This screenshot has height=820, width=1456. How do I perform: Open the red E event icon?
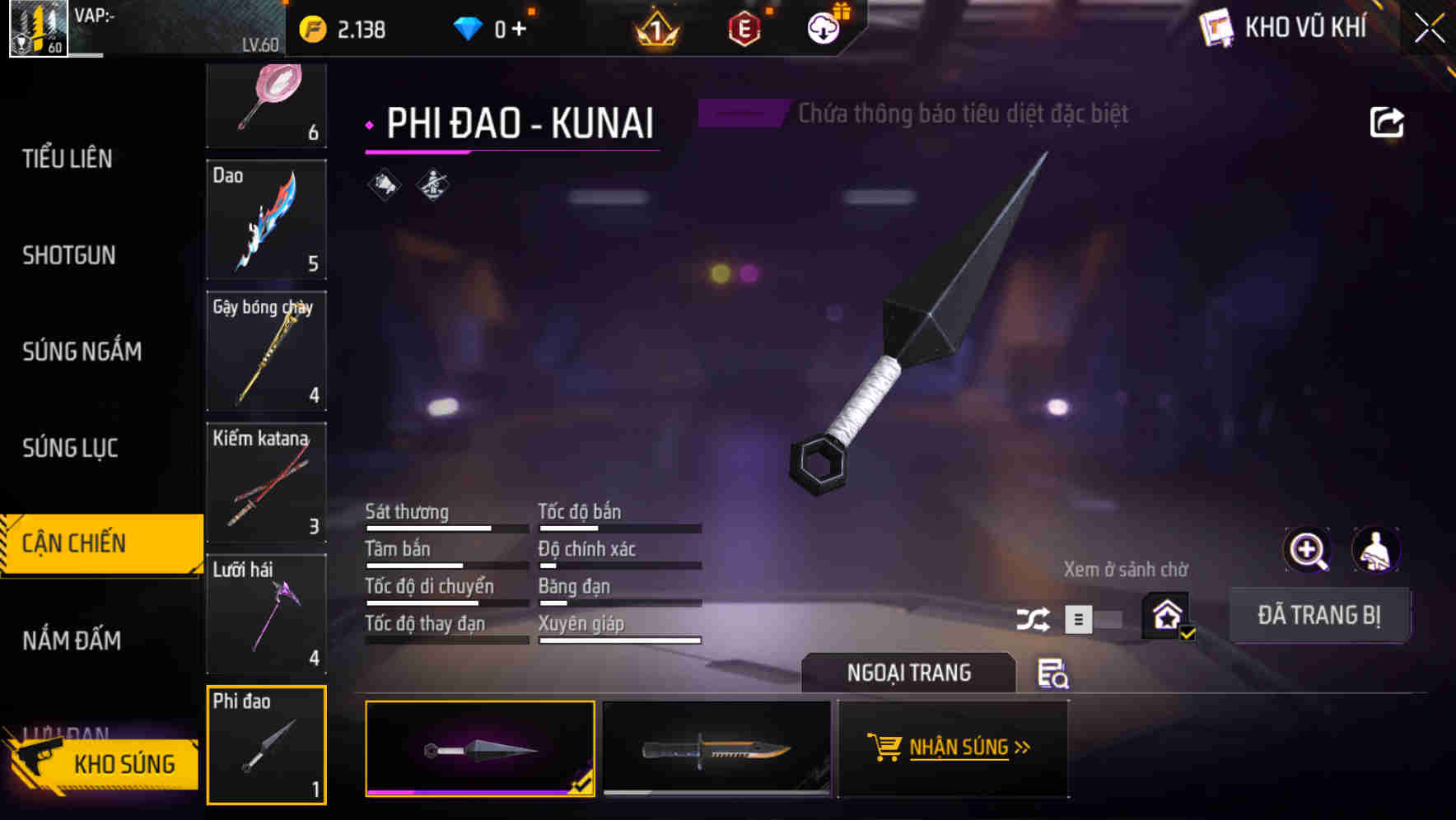(744, 27)
